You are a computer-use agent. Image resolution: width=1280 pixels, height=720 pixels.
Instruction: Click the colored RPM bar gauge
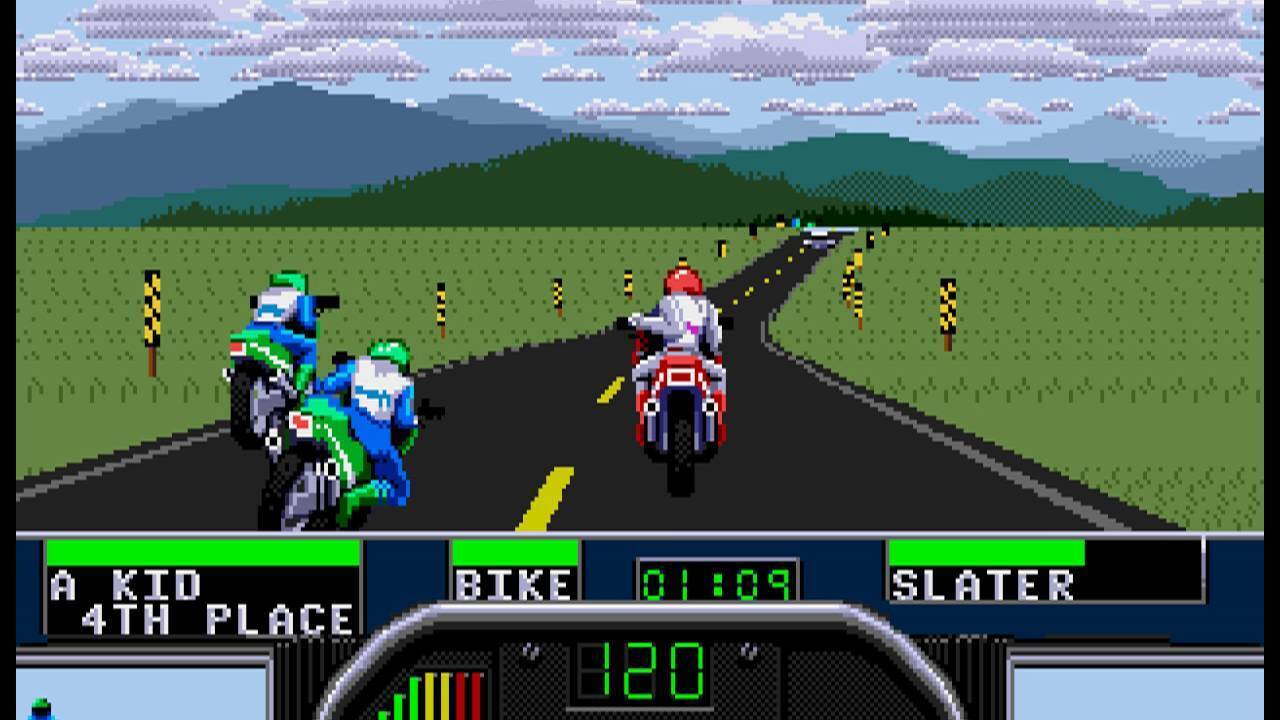click(430, 700)
